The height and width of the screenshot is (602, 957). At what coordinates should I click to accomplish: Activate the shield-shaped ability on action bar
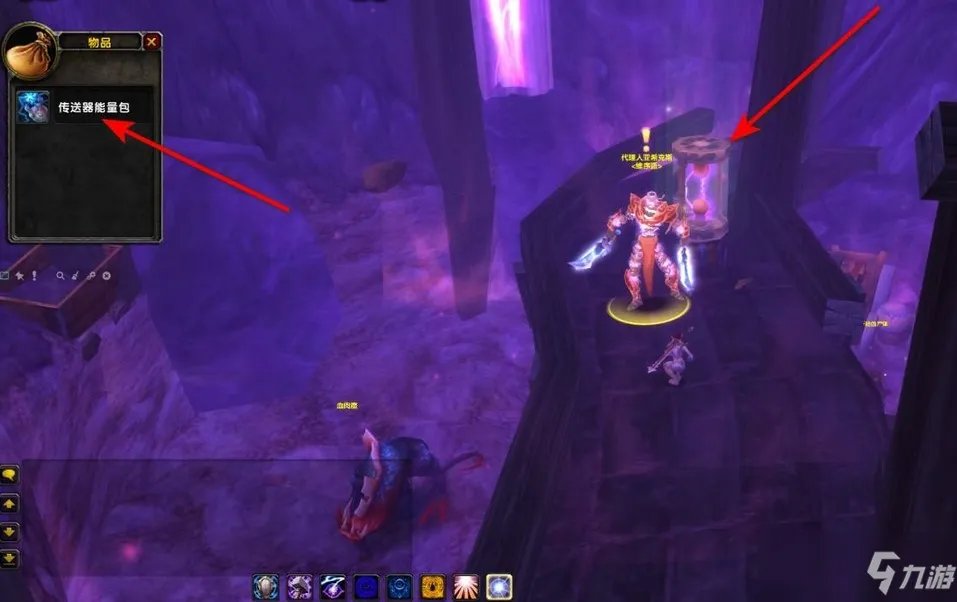267,586
